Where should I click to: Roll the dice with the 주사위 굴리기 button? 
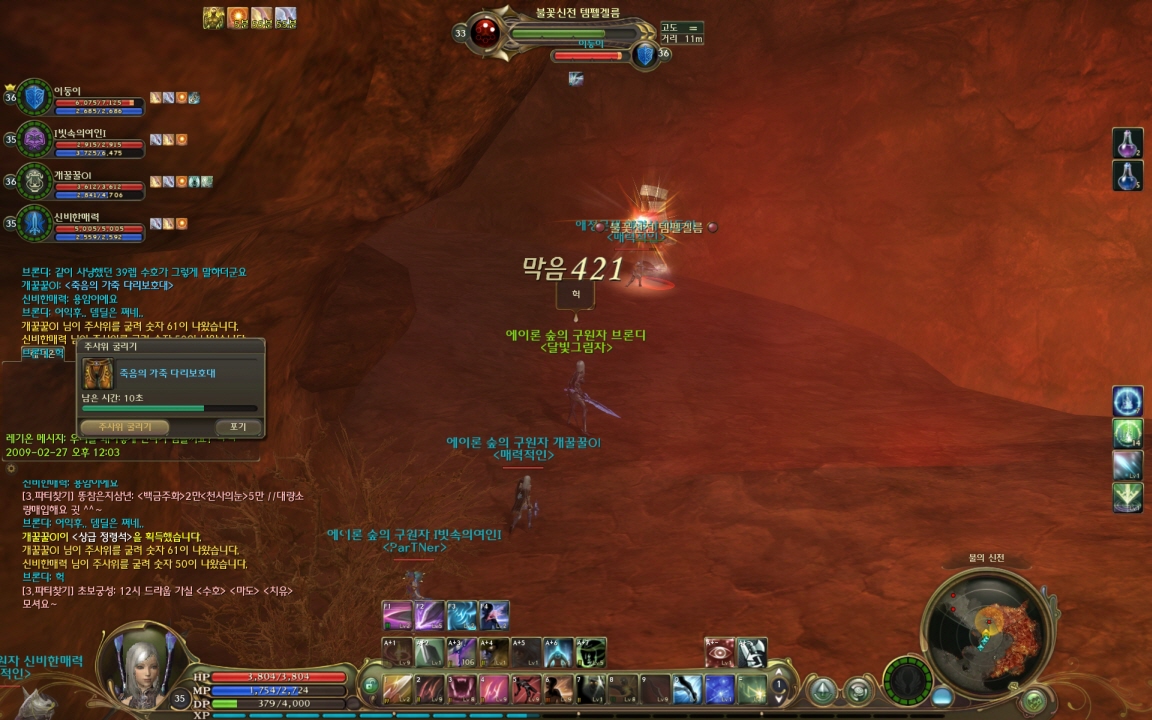click(124, 427)
